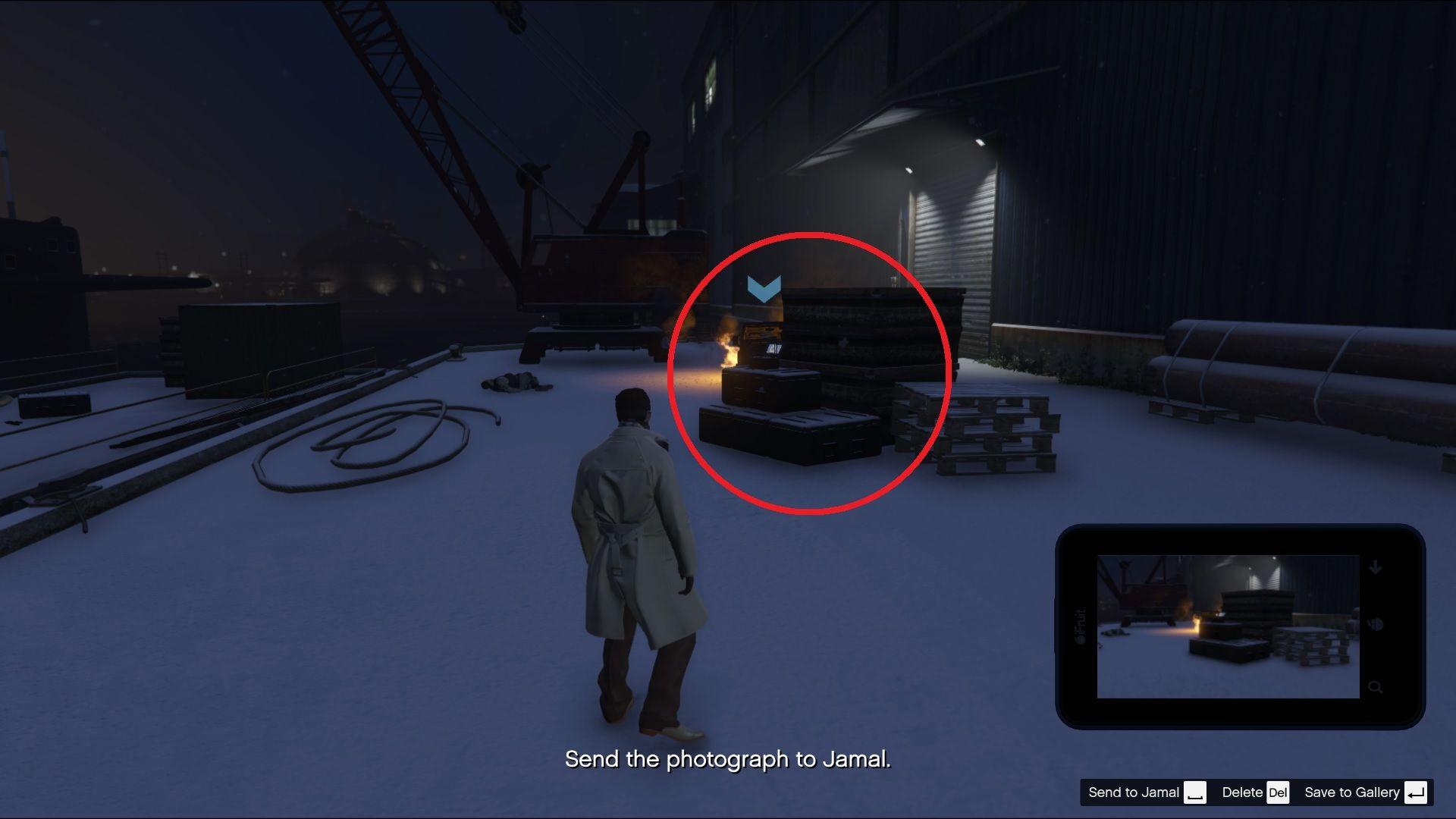This screenshot has width=1456, height=819.
Task: Send the photograph to Jamal
Action: tap(1146, 792)
